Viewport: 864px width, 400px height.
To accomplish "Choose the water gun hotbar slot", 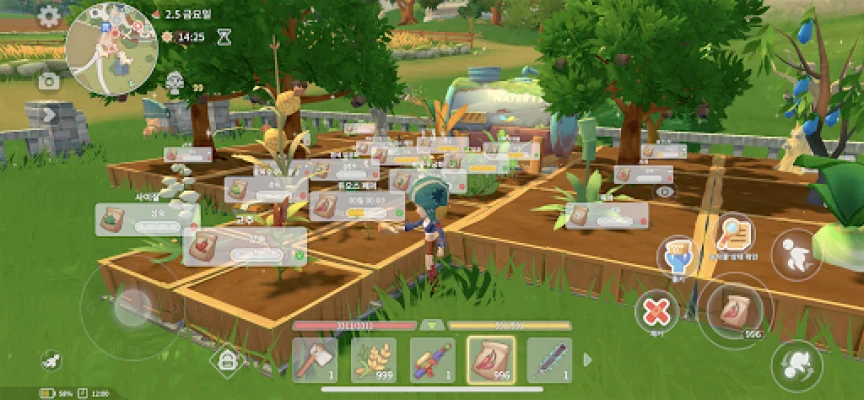I will point(432,360).
